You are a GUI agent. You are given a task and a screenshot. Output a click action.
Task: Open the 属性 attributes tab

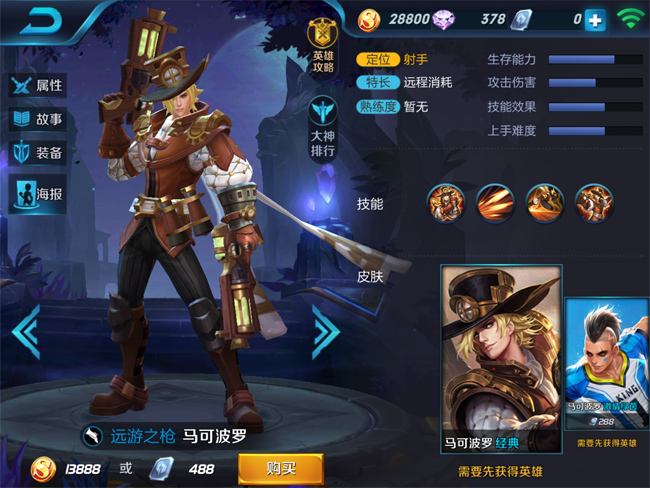tap(37, 85)
